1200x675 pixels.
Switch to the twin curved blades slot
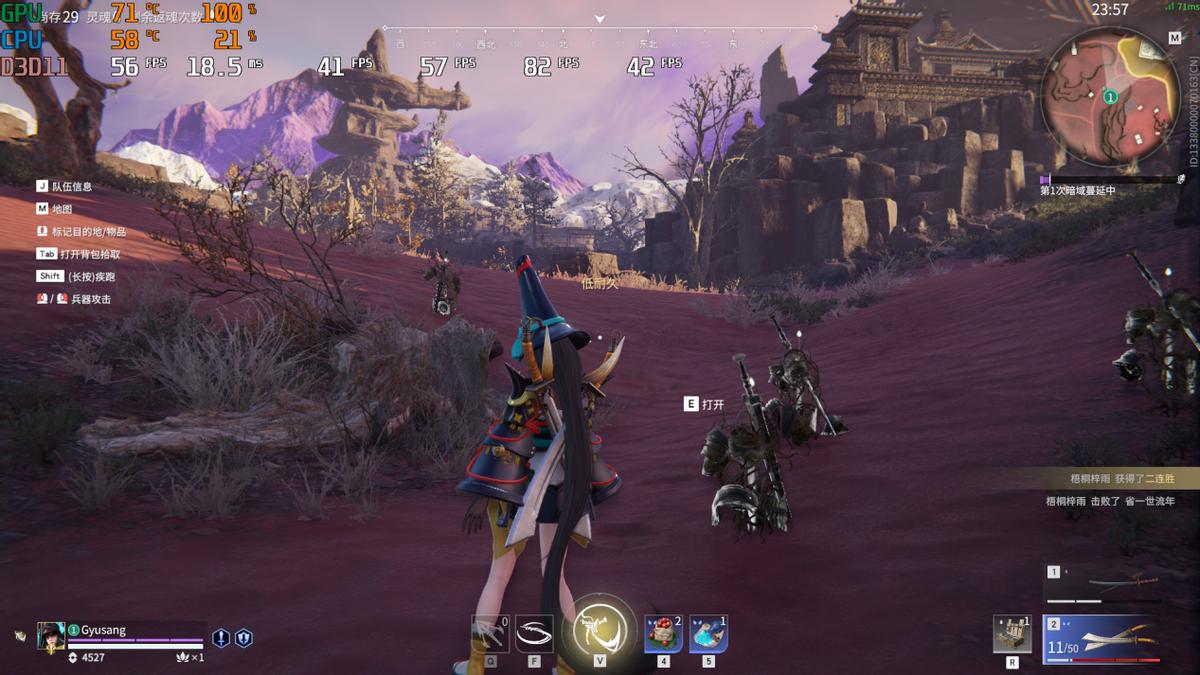click(x=1102, y=638)
